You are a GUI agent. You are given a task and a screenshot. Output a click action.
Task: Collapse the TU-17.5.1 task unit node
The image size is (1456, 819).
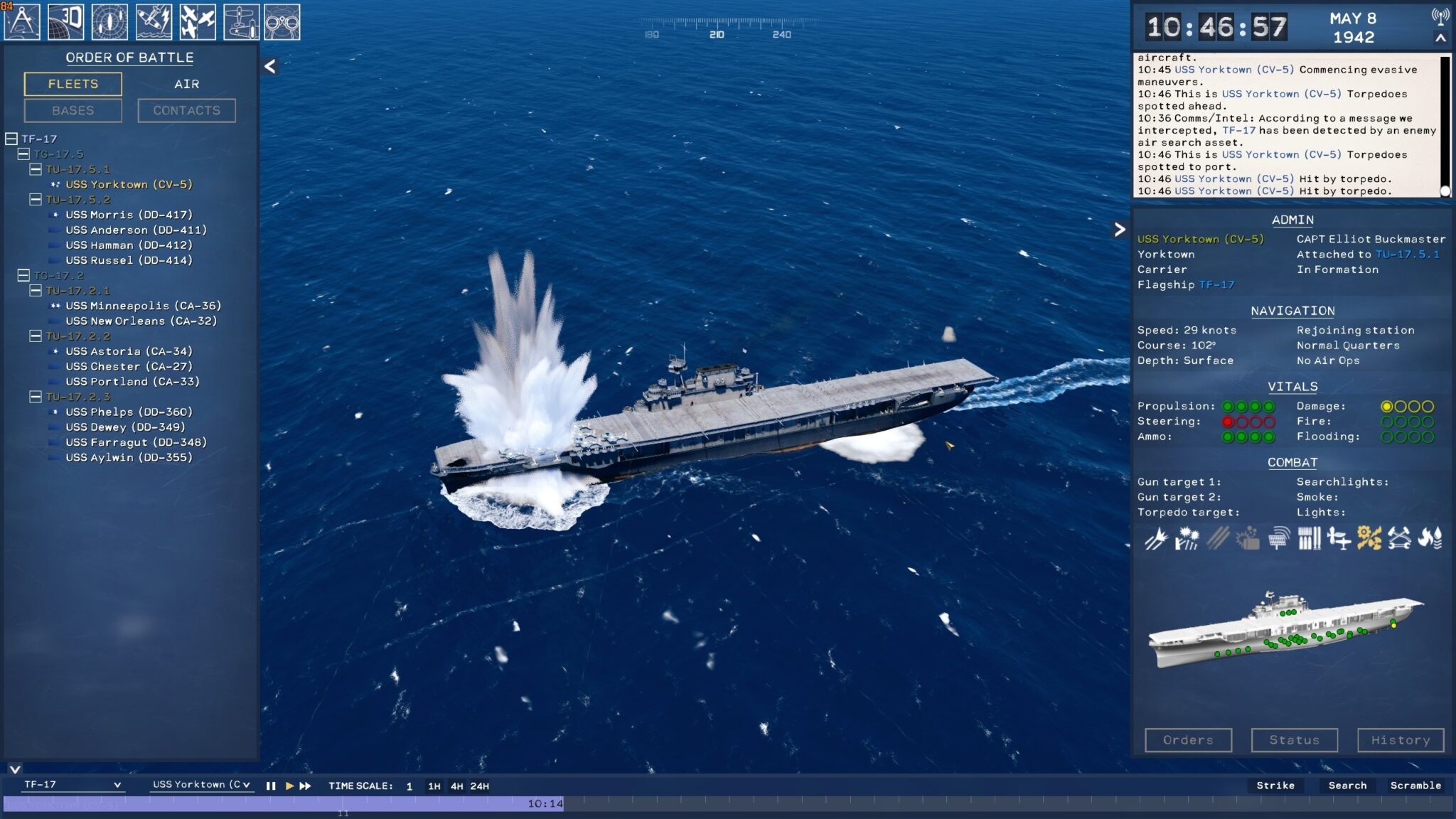(34, 170)
